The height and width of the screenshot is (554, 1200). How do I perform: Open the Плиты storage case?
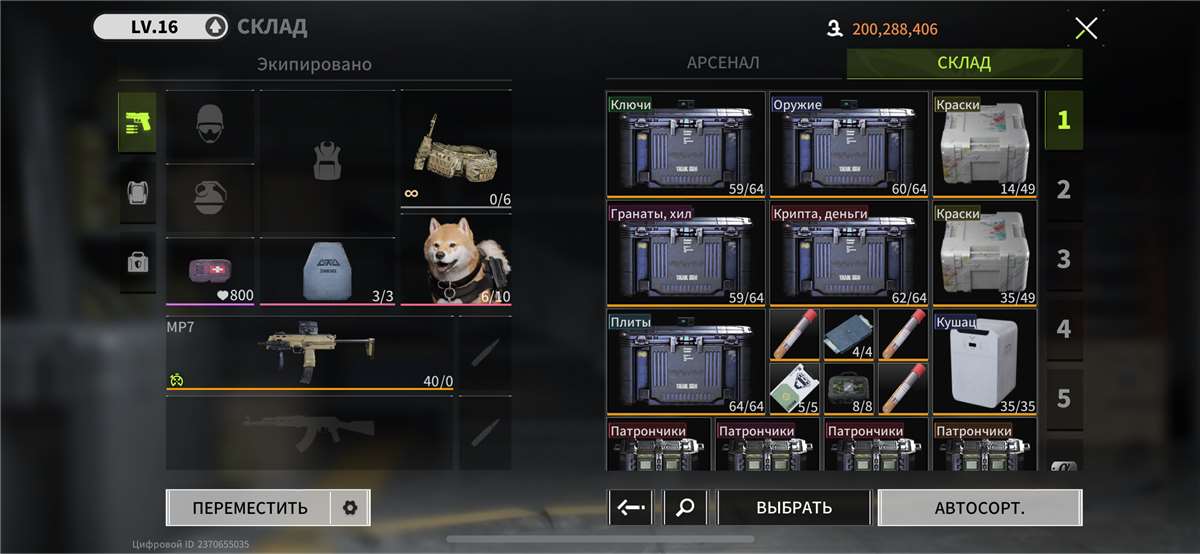pos(686,362)
